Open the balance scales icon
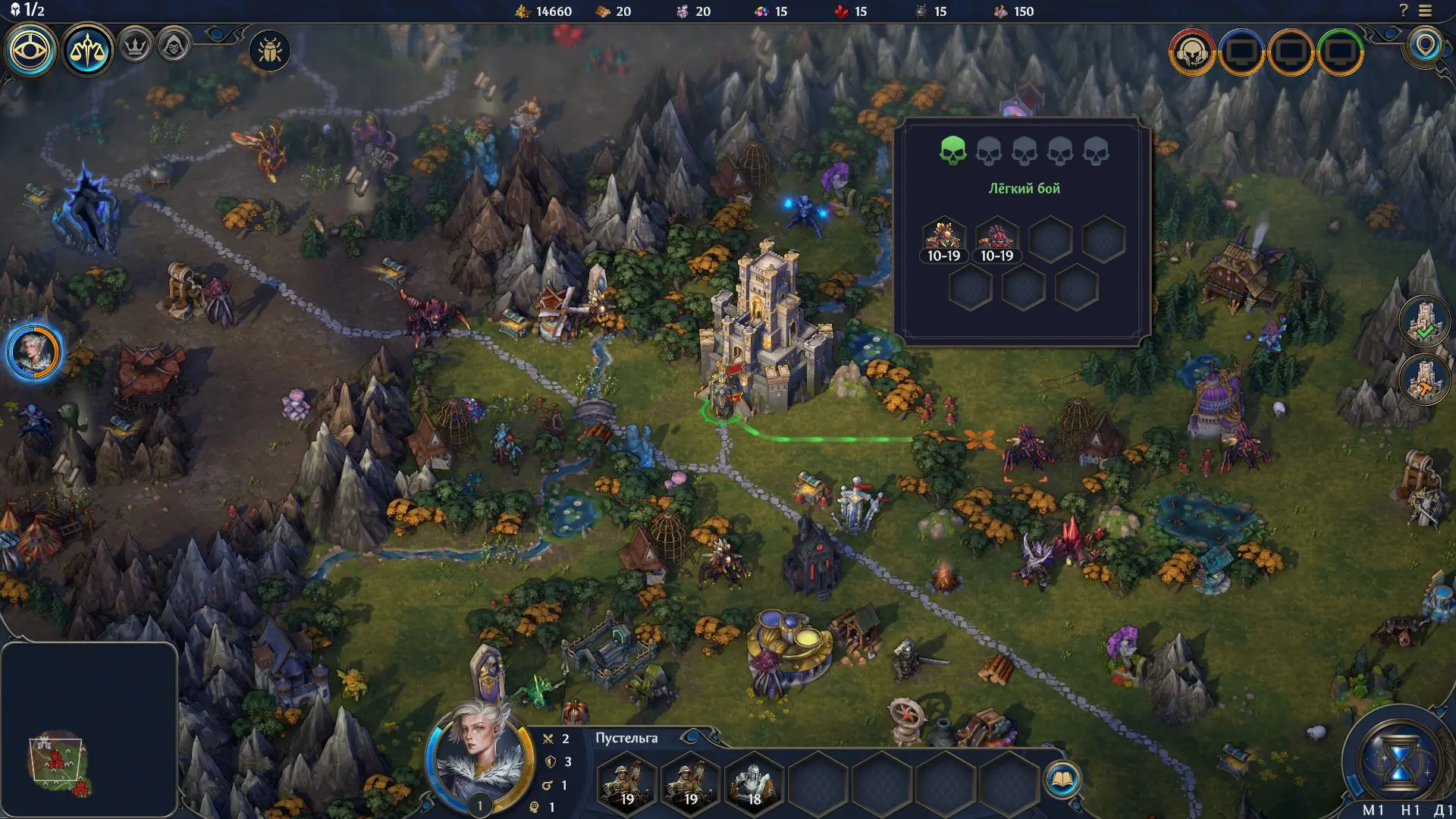 coord(87,51)
